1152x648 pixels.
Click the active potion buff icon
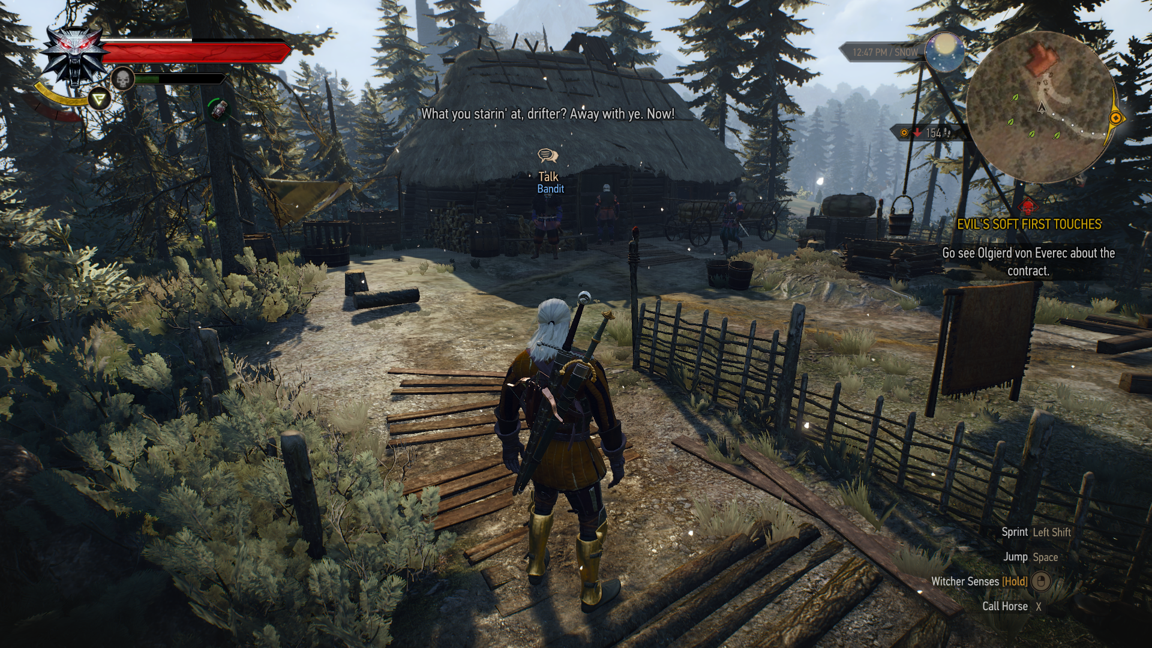click(218, 107)
